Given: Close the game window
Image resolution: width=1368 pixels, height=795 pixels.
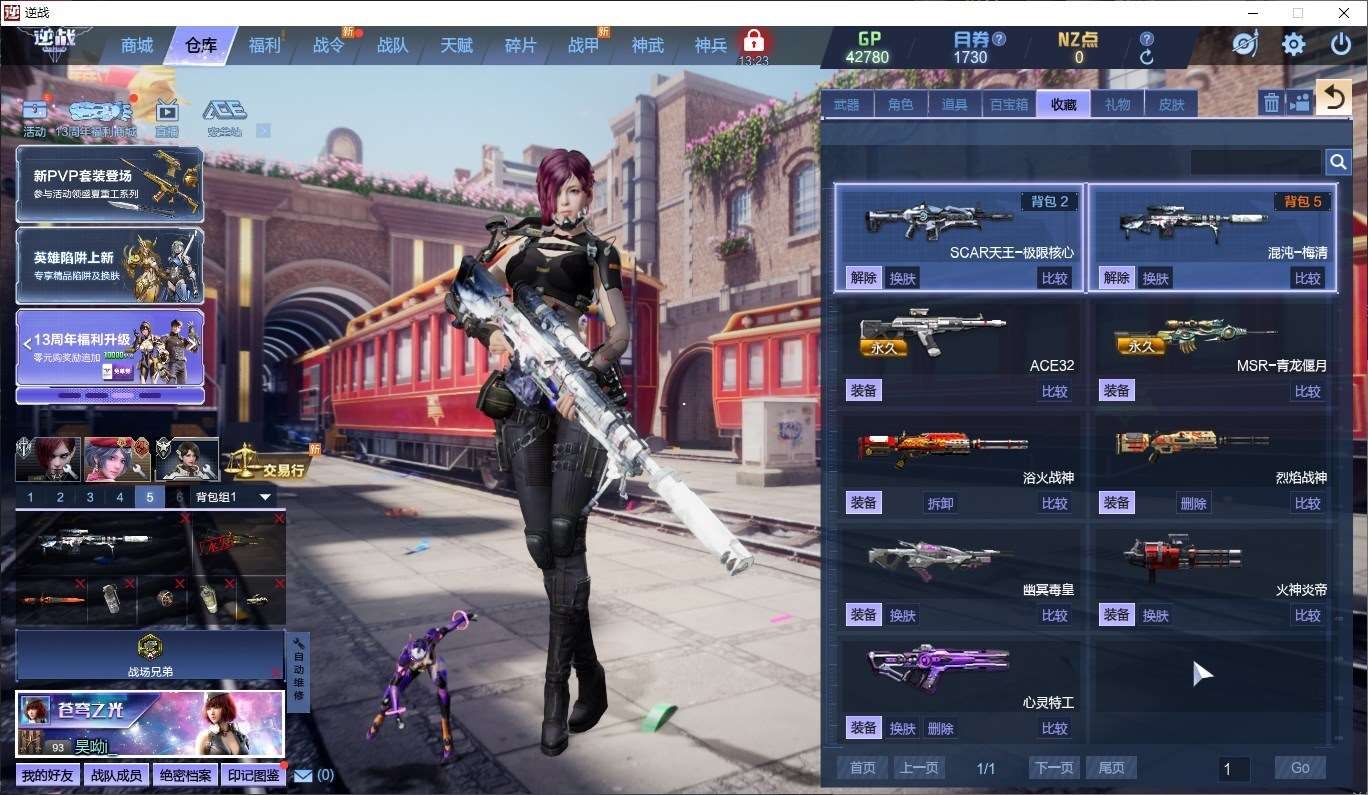Looking at the screenshot, I should point(1342,13).
